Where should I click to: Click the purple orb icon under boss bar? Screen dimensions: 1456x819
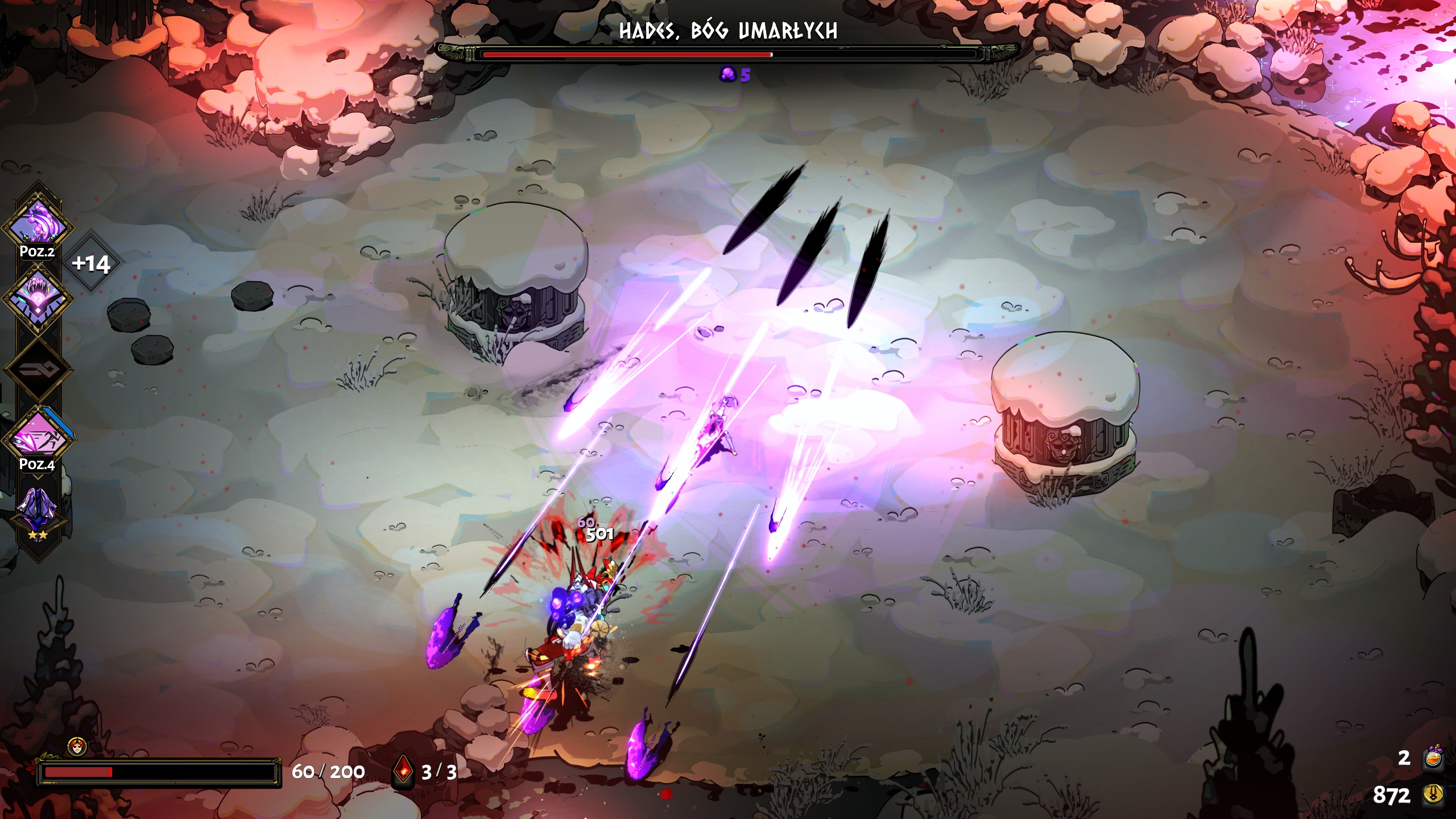pyautogui.click(x=727, y=74)
